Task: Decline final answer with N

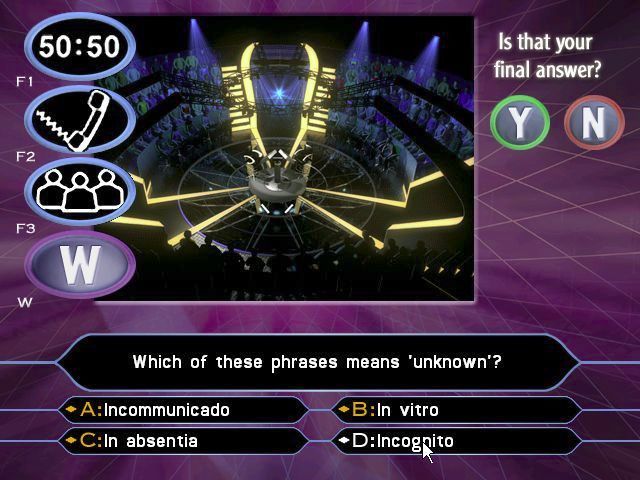Action: coord(594,122)
